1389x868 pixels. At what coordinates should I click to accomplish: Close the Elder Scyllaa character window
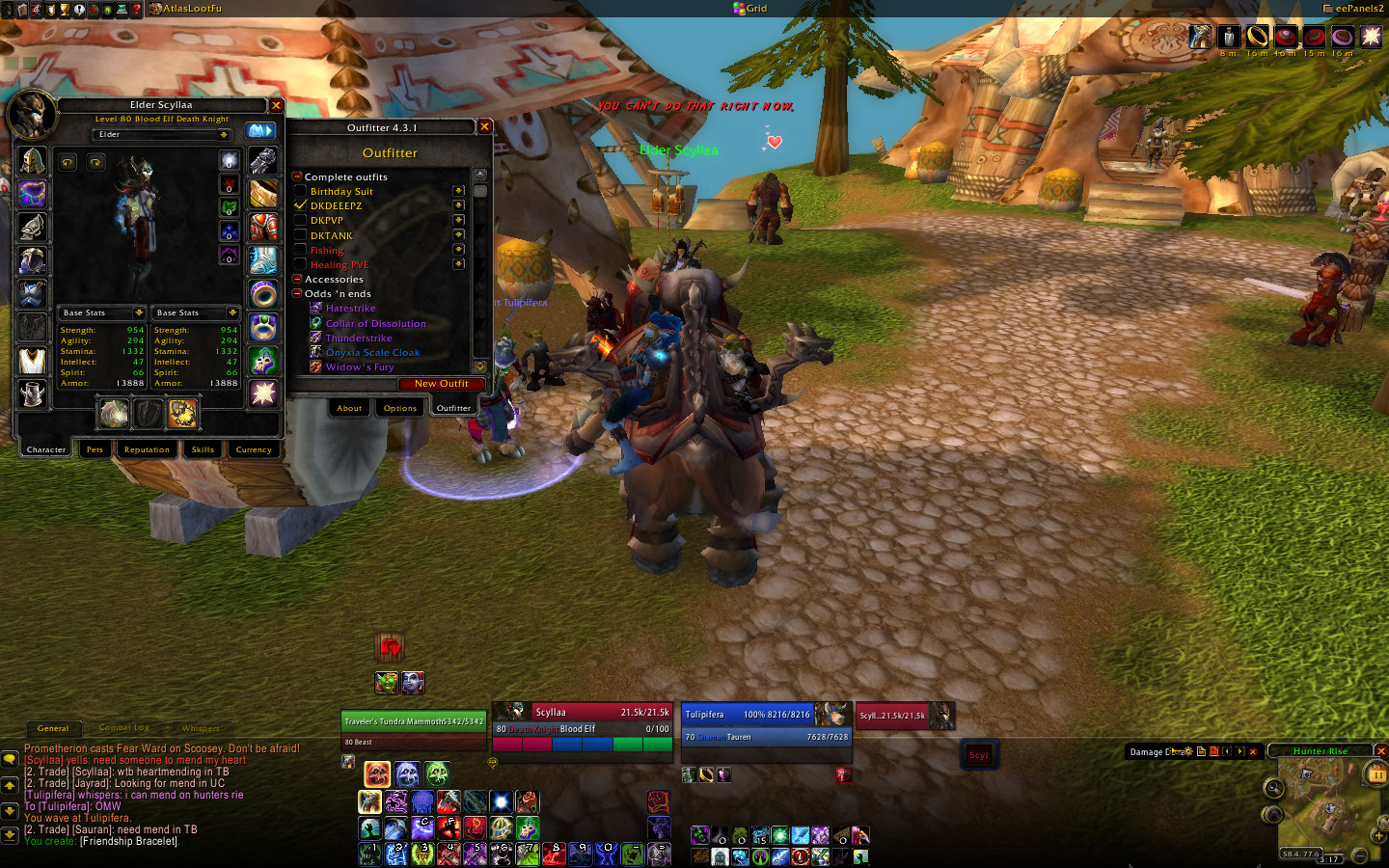pyautogui.click(x=276, y=105)
